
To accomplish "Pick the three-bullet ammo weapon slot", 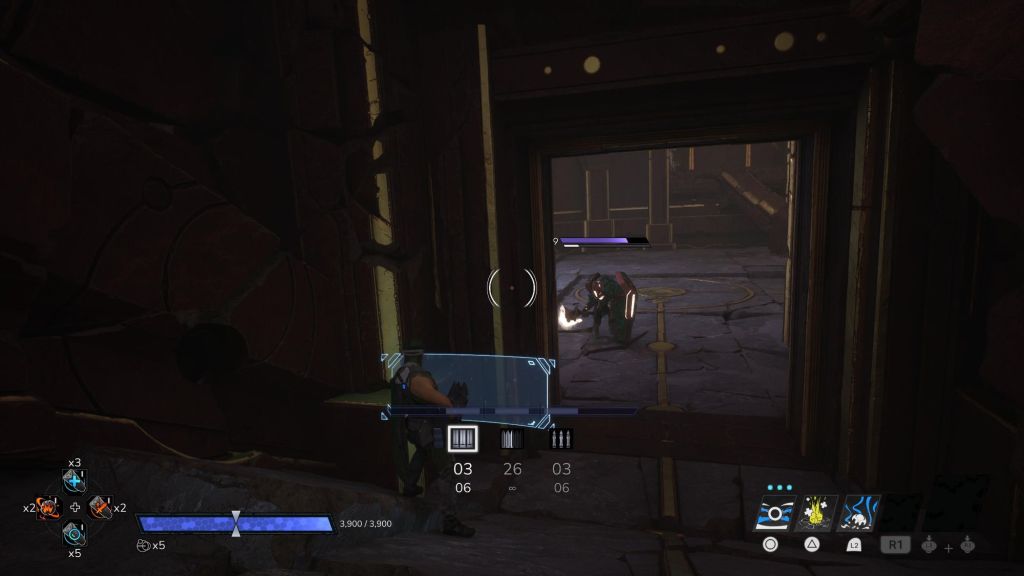I will coord(561,439).
